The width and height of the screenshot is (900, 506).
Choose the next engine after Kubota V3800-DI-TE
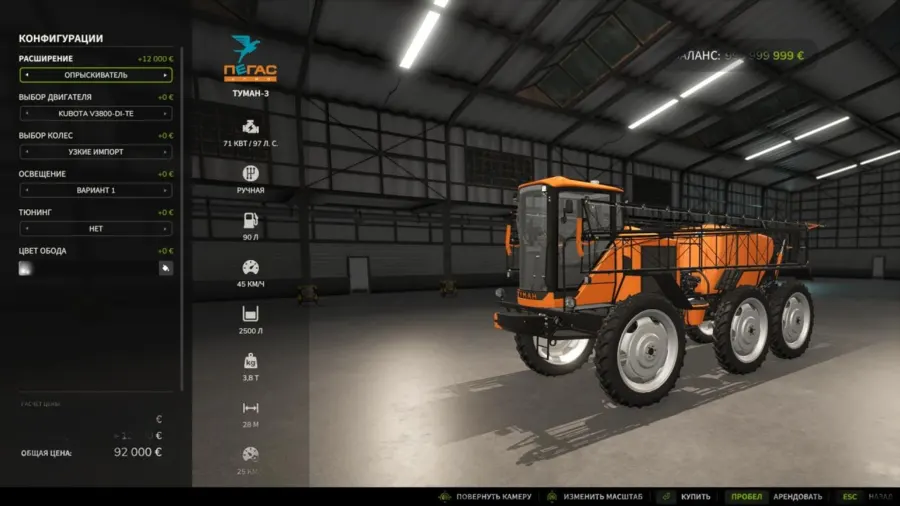click(166, 113)
